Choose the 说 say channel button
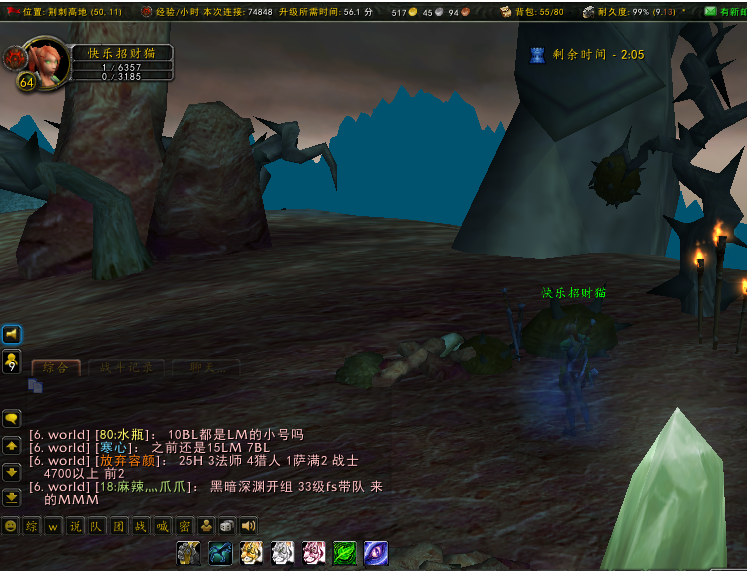This screenshot has height=571, width=747. [75, 525]
